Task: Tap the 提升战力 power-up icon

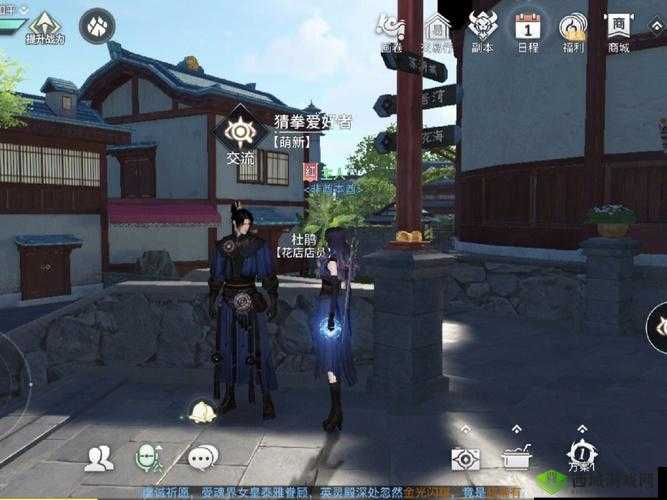Action: (x=44, y=26)
